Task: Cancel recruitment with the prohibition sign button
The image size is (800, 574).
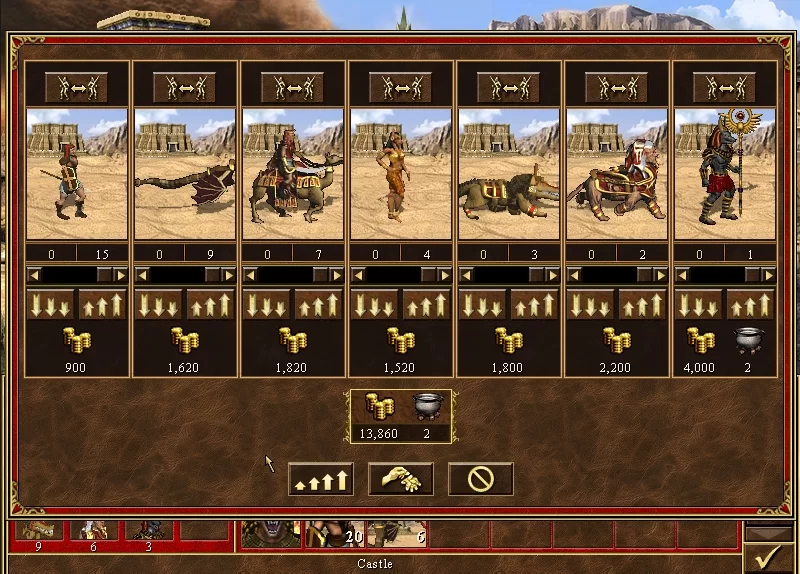Action: click(x=480, y=480)
